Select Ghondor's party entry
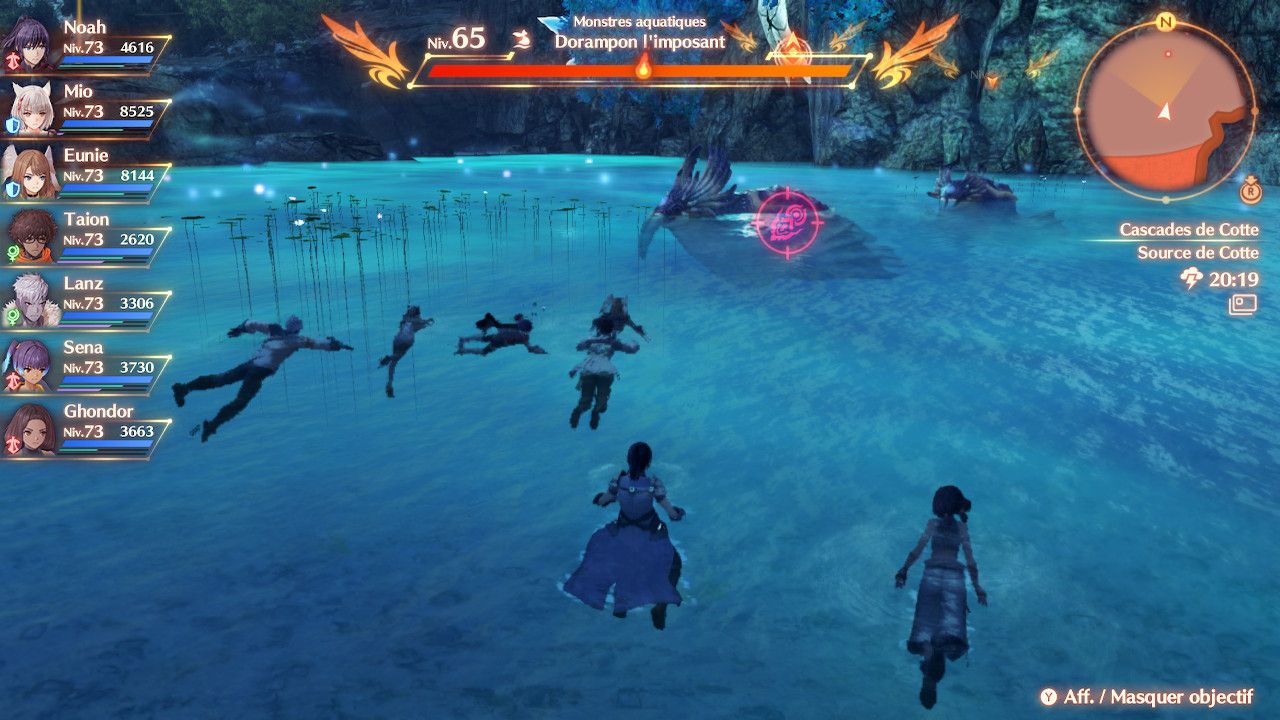Image resolution: width=1280 pixels, height=720 pixels. point(85,428)
